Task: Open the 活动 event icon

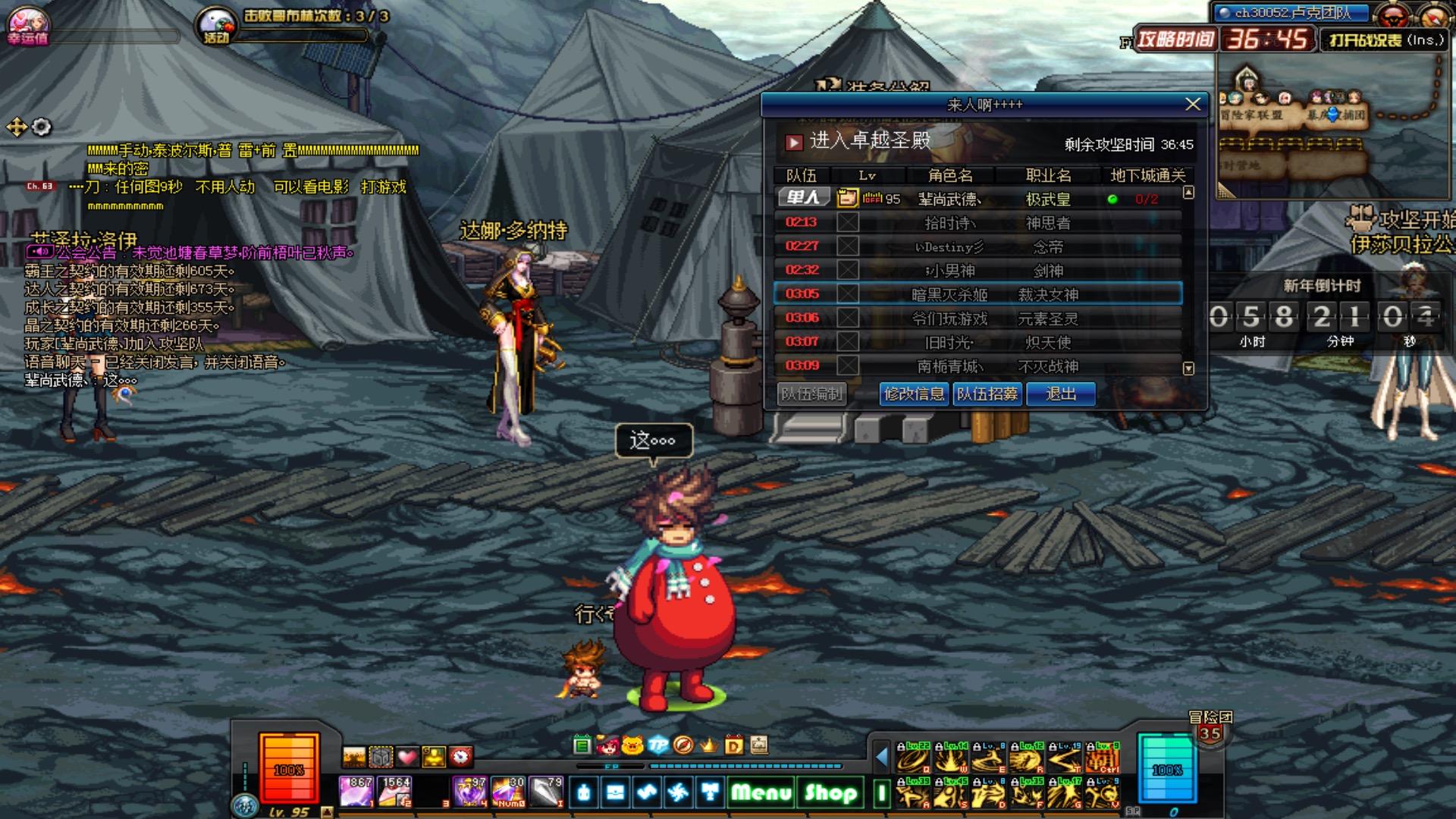Action: point(216,27)
